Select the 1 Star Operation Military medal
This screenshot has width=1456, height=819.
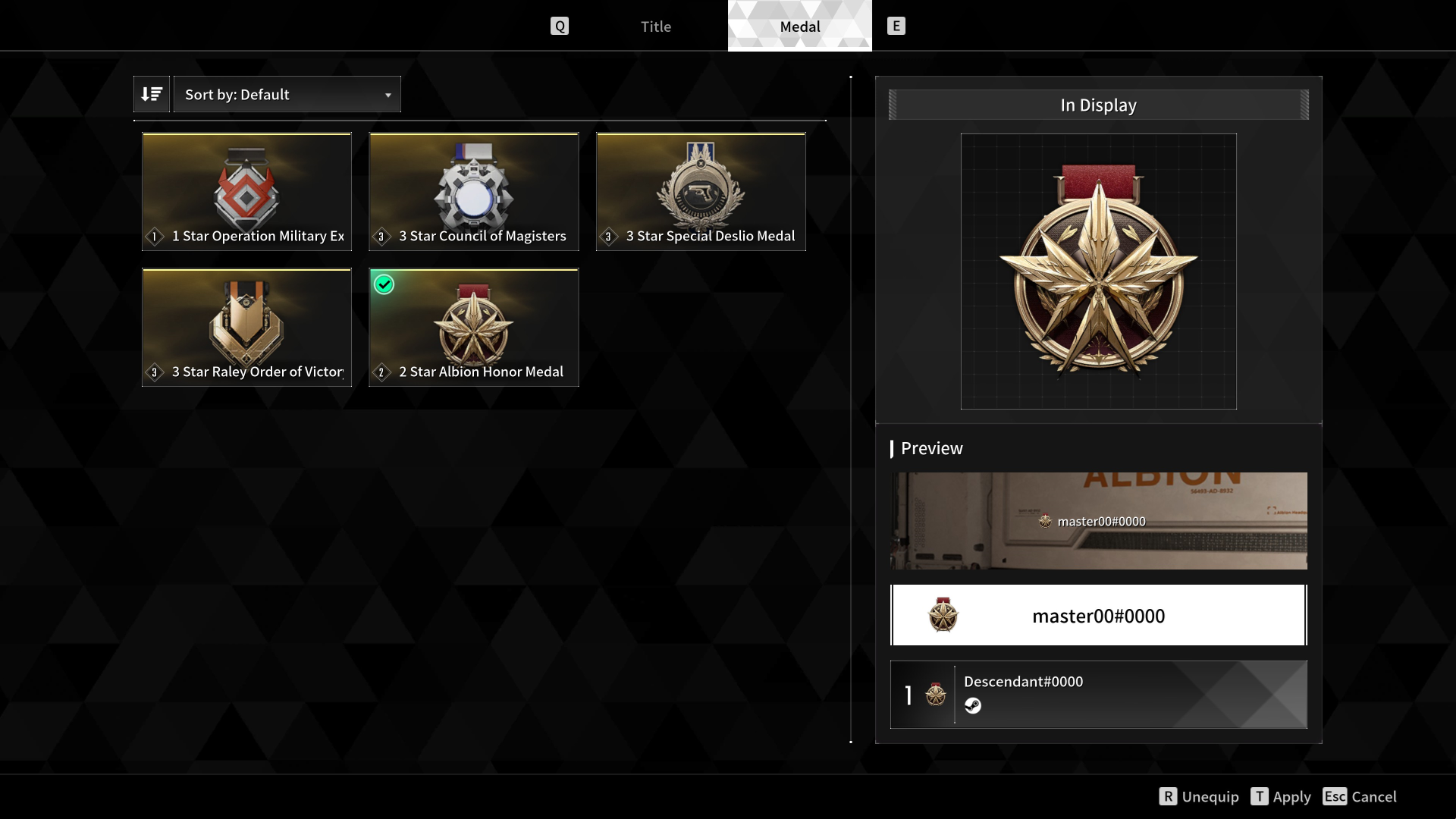click(246, 191)
